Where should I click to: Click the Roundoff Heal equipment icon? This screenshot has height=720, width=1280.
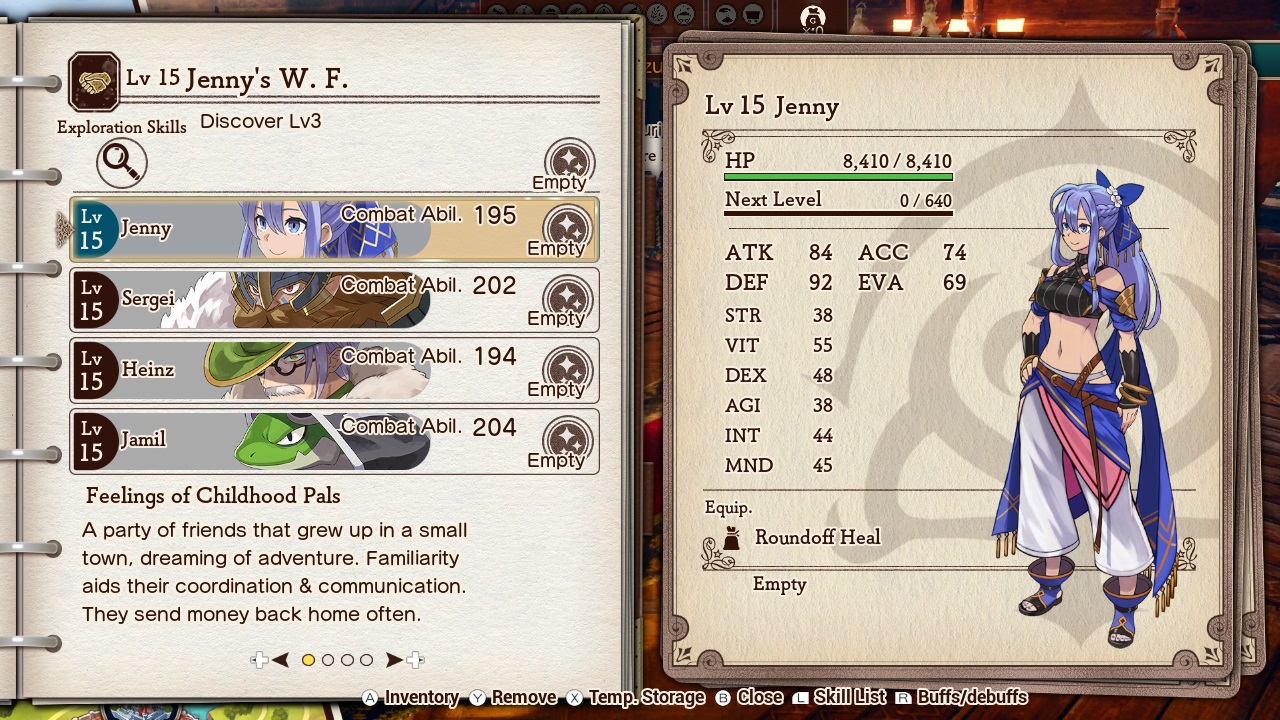735,537
